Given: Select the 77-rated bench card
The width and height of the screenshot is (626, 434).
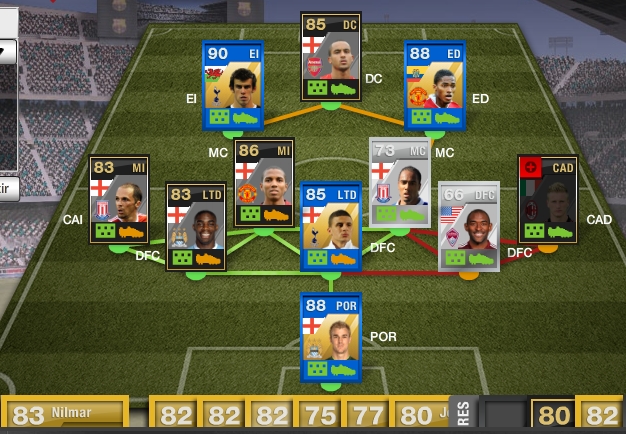Looking at the screenshot, I should [x=365, y=414].
